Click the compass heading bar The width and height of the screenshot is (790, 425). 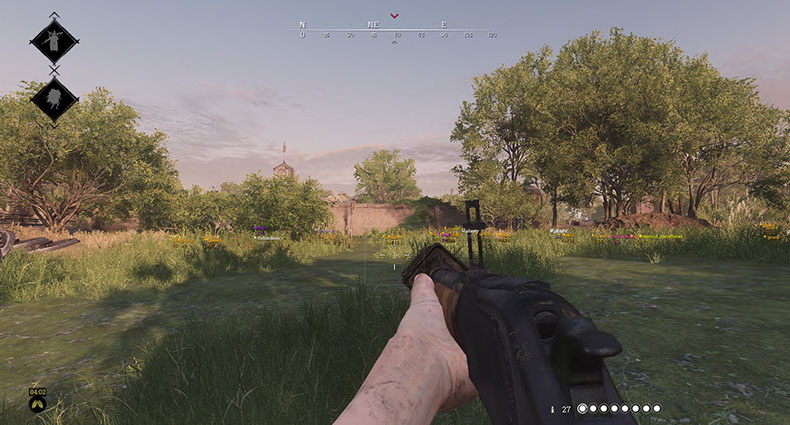click(397, 30)
